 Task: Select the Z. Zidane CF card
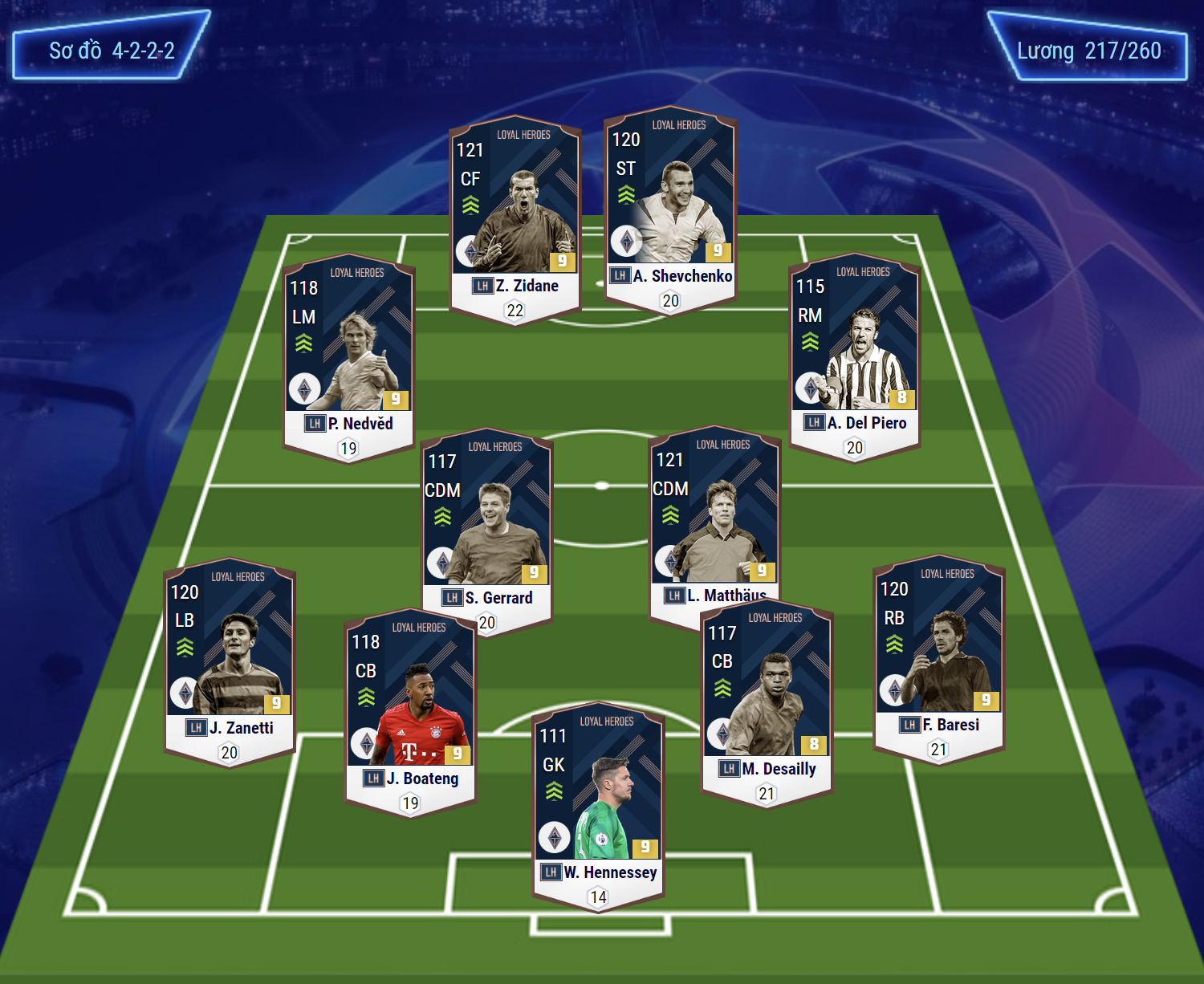pos(515,217)
